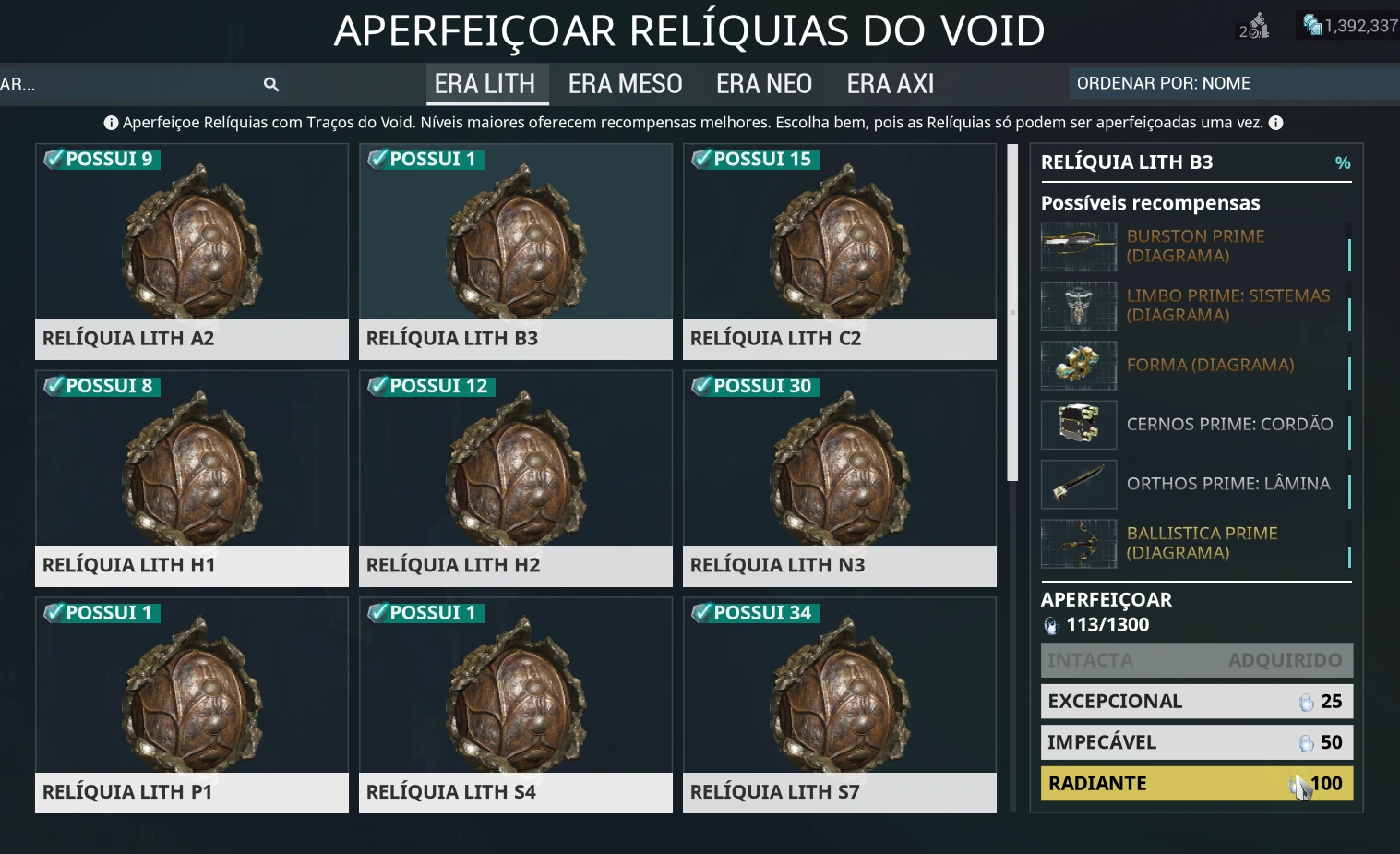Toggle the percentage display for possible rewards
This screenshot has width=1400, height=854.
[x=1344, y=162]
